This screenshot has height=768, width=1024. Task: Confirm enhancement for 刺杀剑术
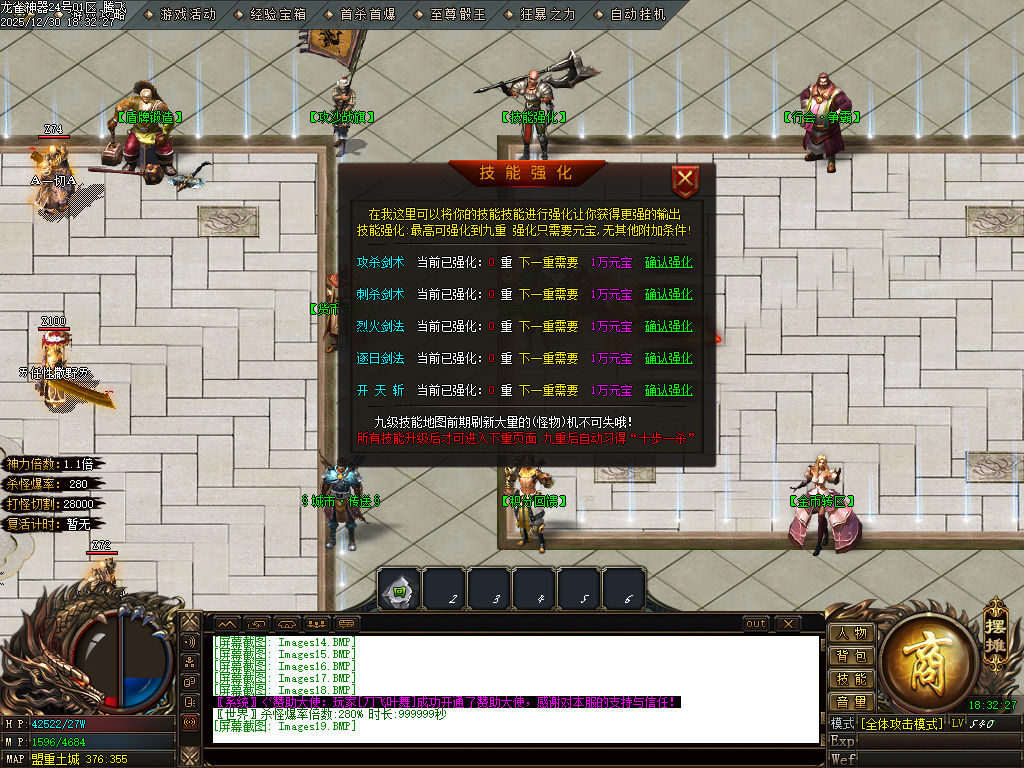(x=668, y=295)
